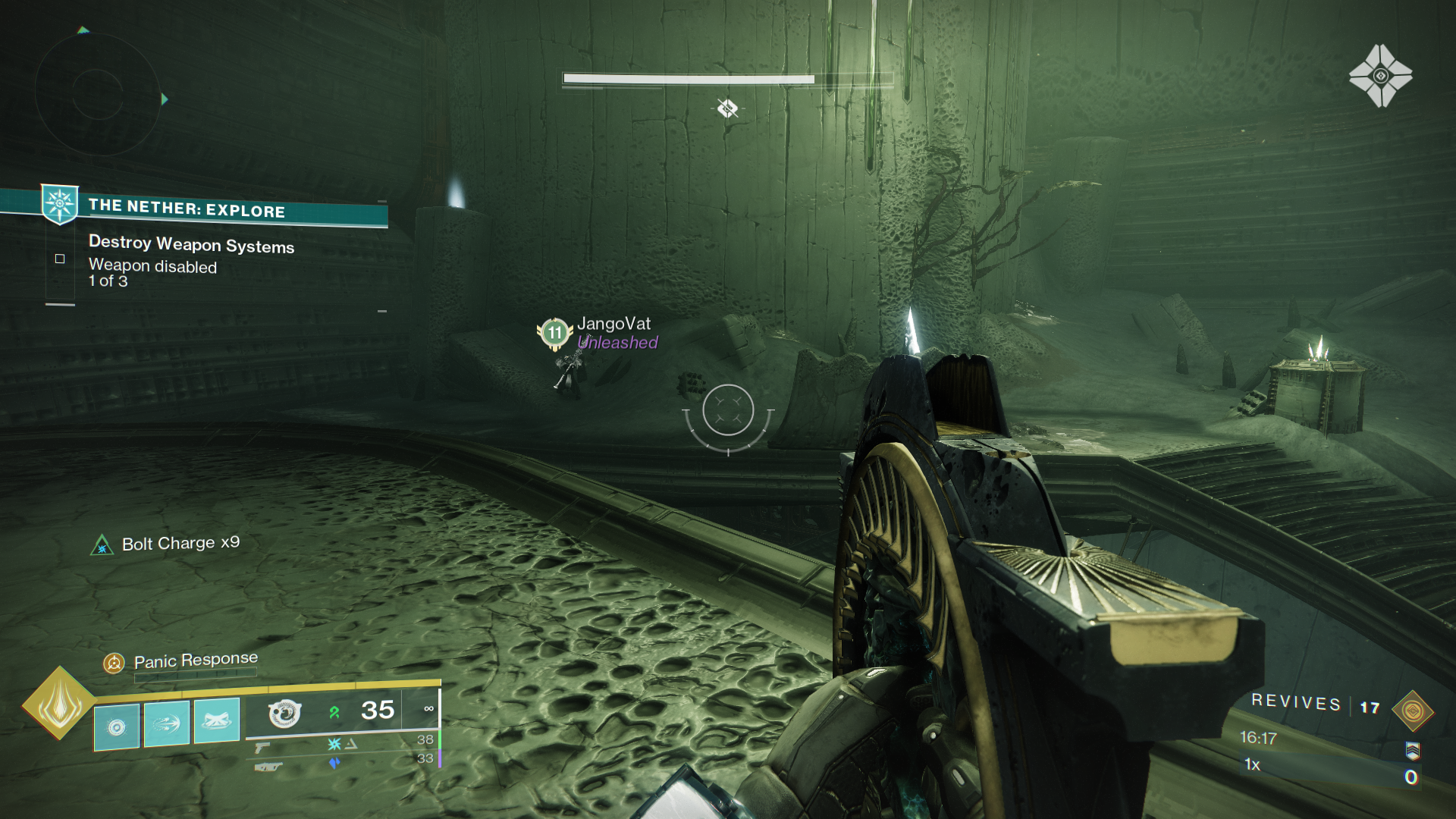
Task: Click JangoVat's player nameplate
Action: (x=614, y=322)
